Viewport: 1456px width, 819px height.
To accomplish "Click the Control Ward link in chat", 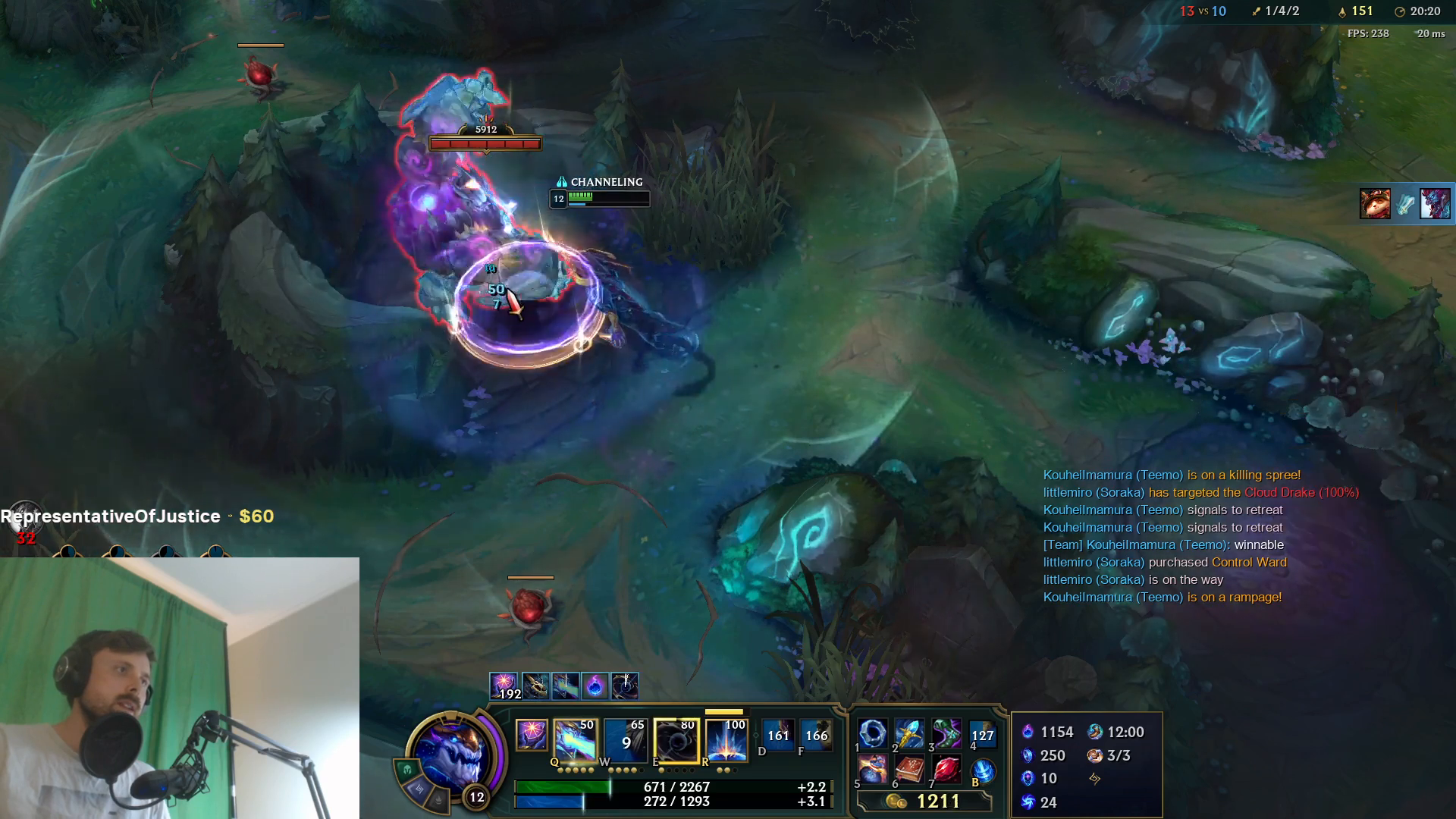I will 1252,562.
